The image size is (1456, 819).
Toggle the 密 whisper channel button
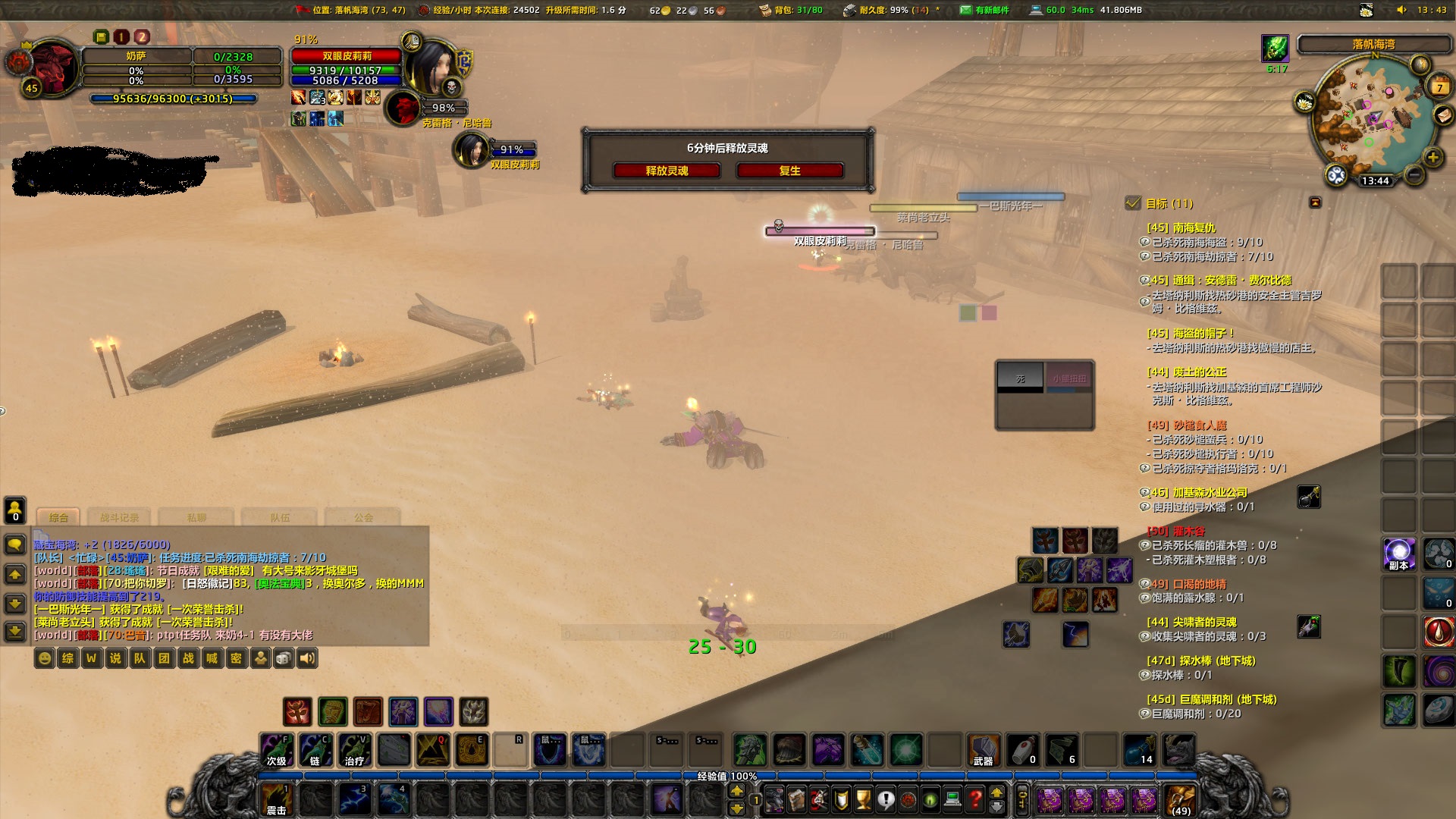click(x=236, y=659)
